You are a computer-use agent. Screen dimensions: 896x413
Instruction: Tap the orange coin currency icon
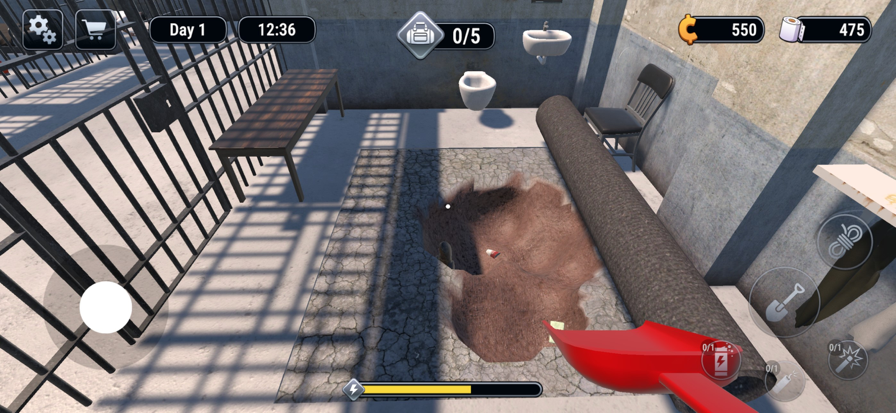[689, 30]
